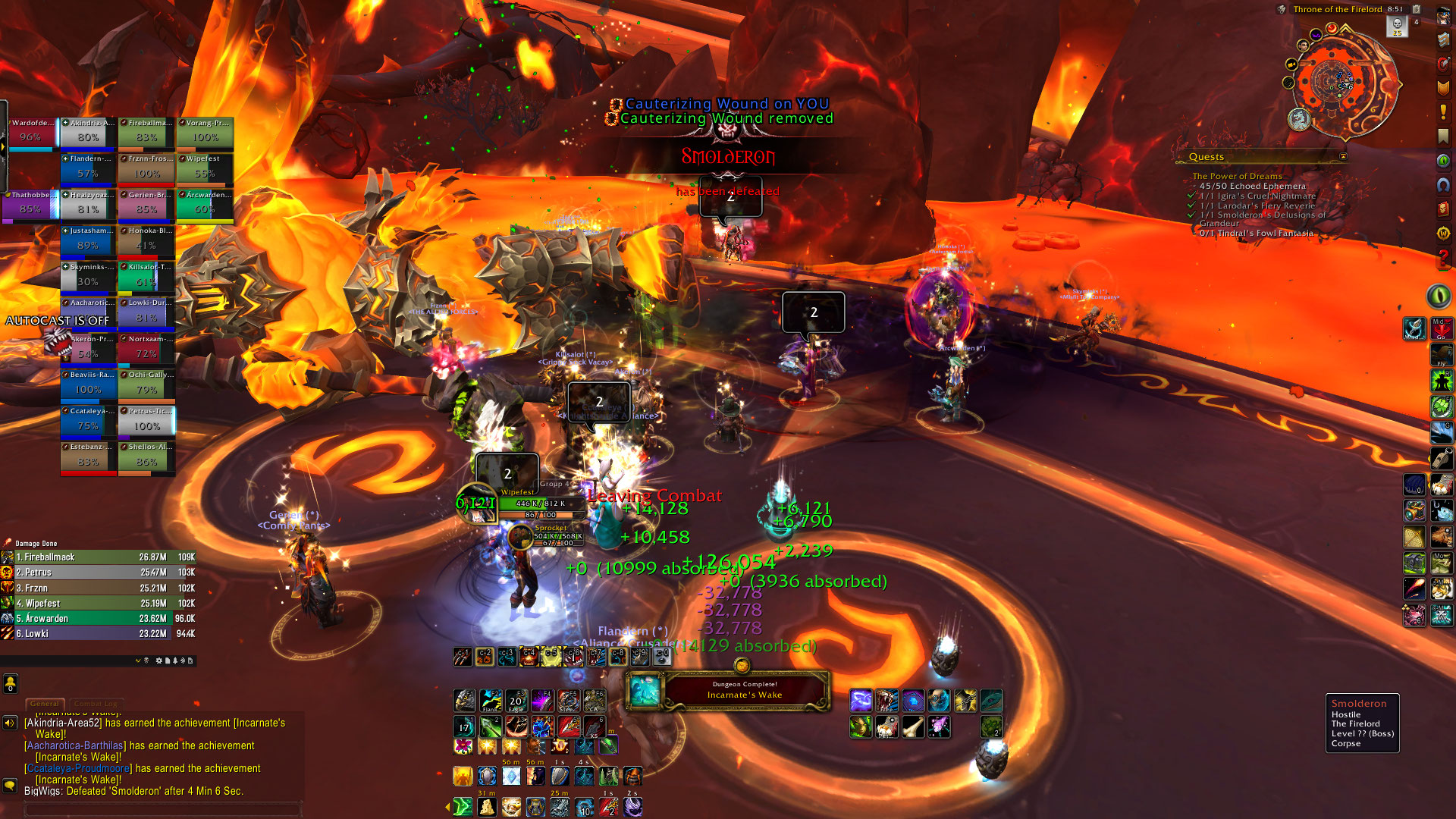The width and height of the screenshot is (1456, 819).
Task: Collapse the Quests tracker header
Action: pyautogui.click(x=1343, y=157)
